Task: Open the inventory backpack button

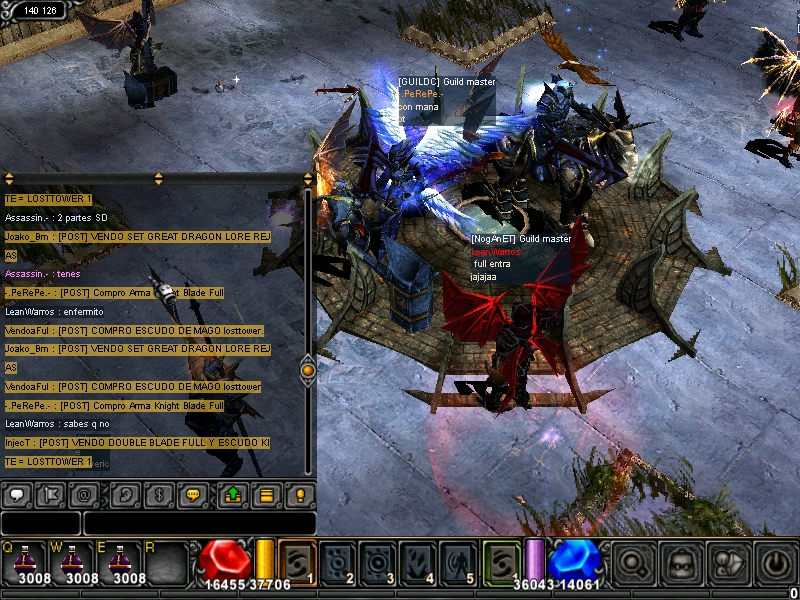Action: coord(681,564)
